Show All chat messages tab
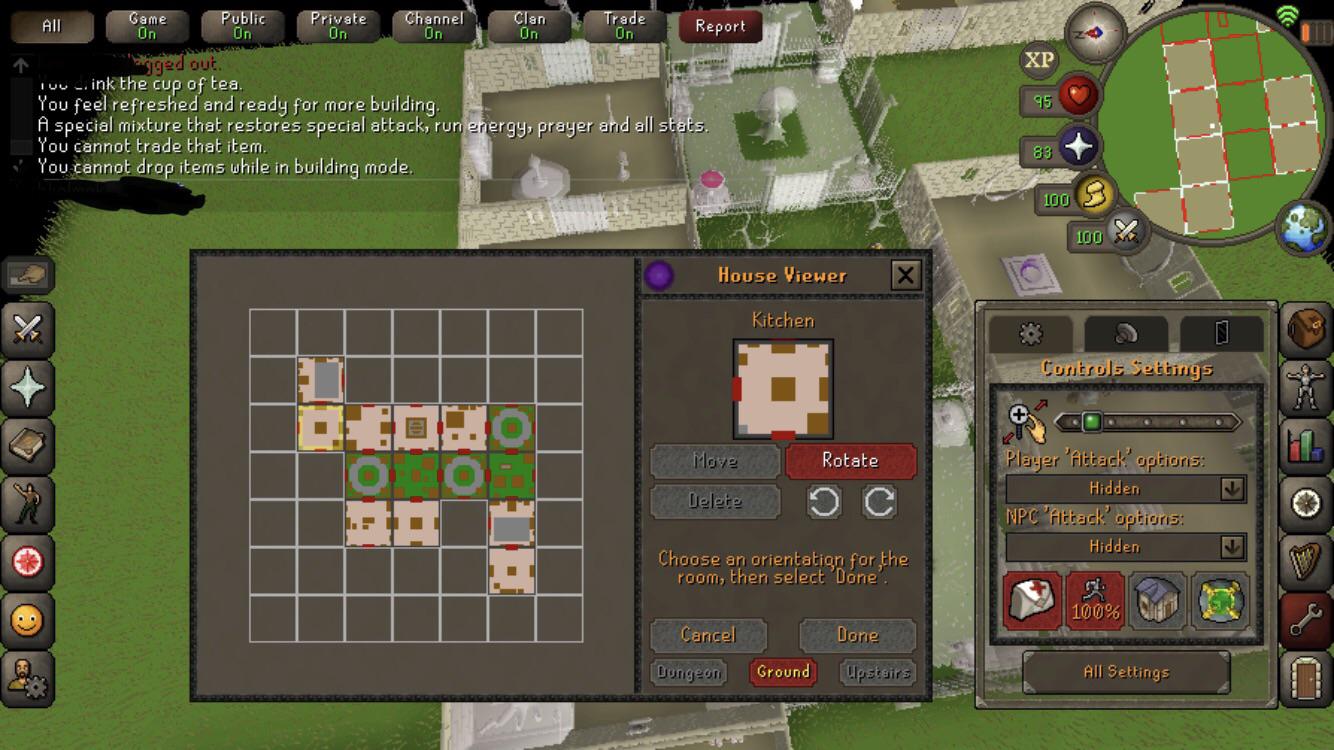The width and height of the screenshot is (1334, 750). [x=52, y=26]
